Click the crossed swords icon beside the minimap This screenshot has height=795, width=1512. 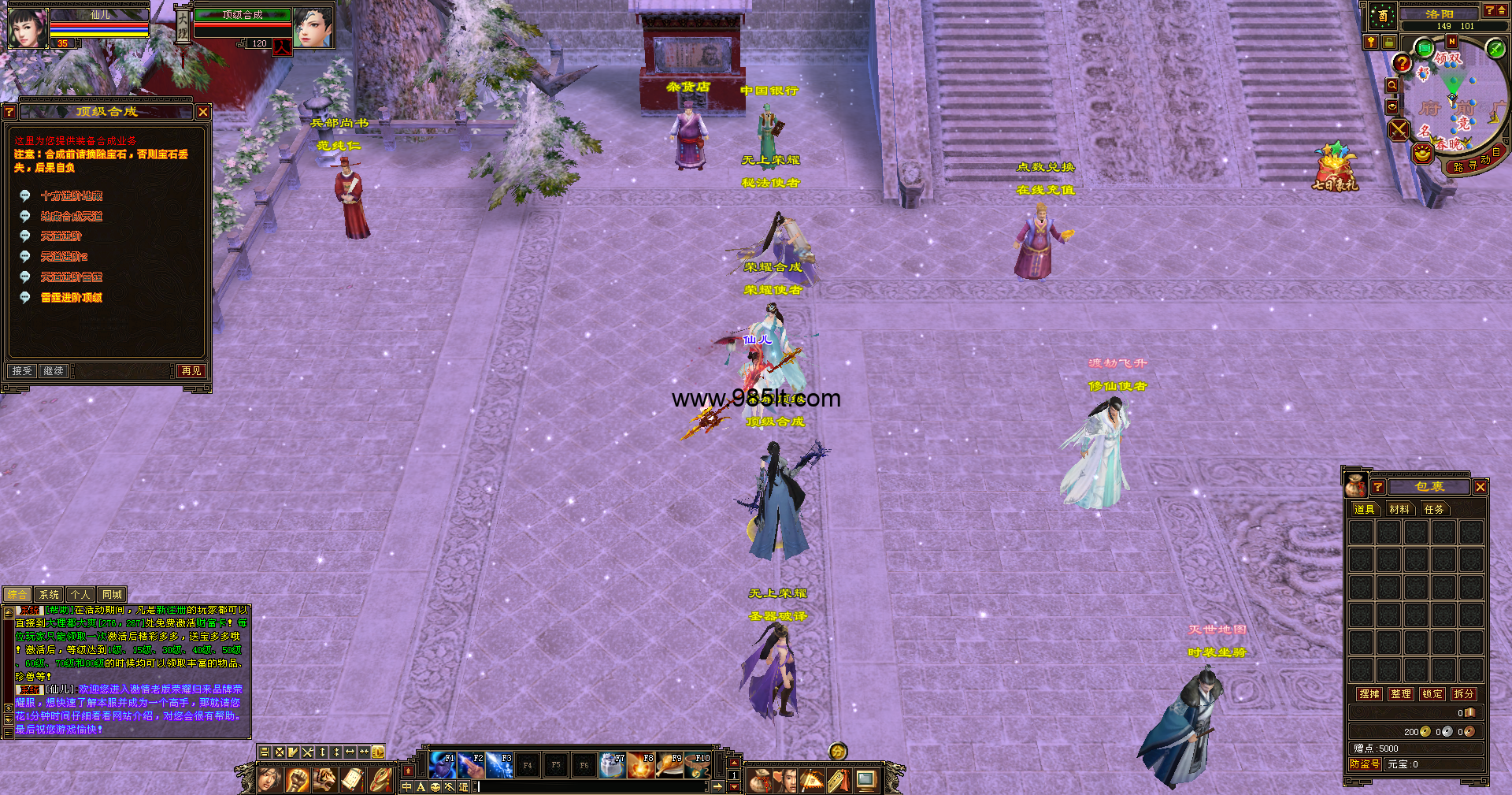pos(1399,129)
